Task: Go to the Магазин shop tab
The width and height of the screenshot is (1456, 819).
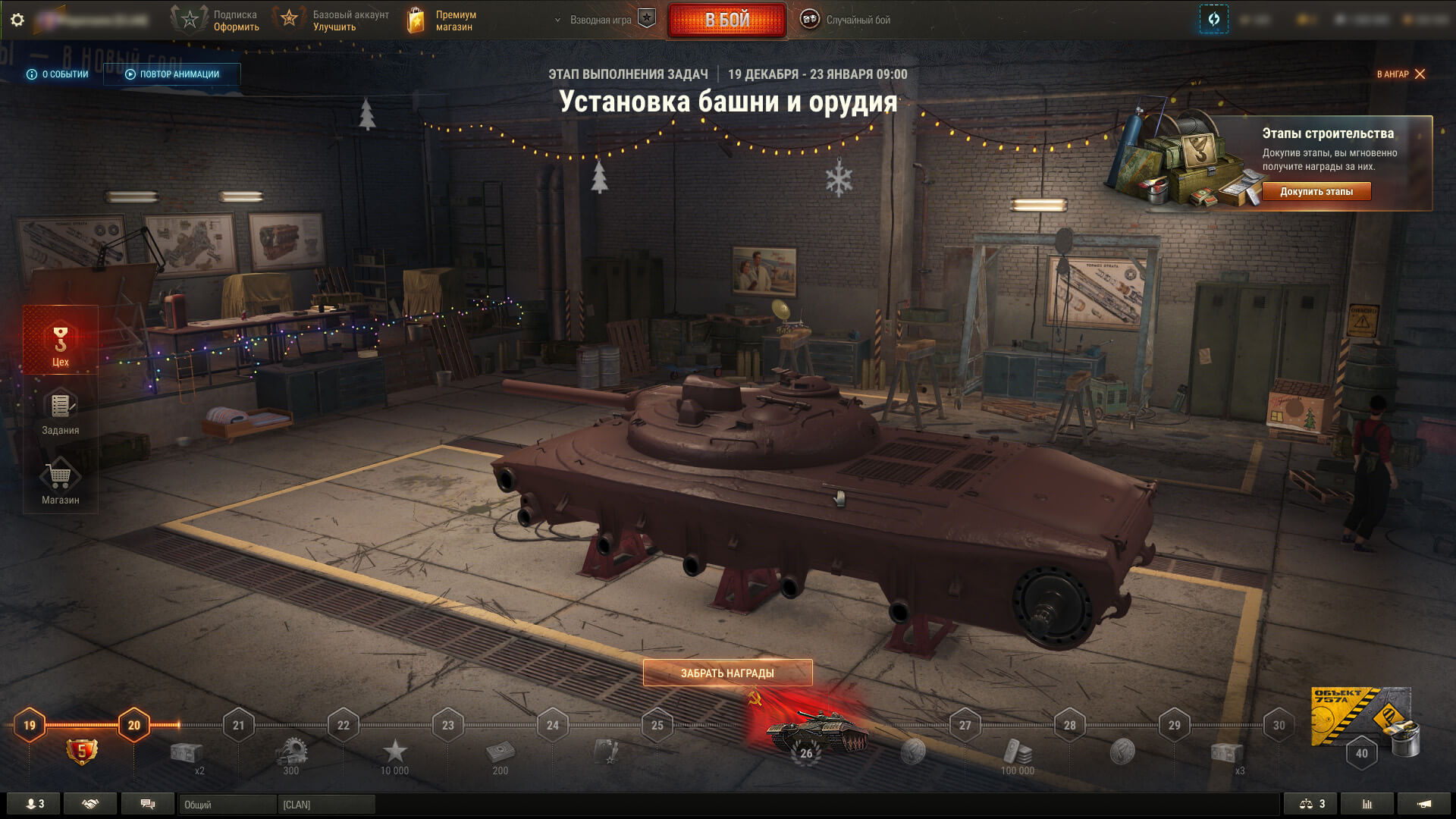Action: click(61, 482)
